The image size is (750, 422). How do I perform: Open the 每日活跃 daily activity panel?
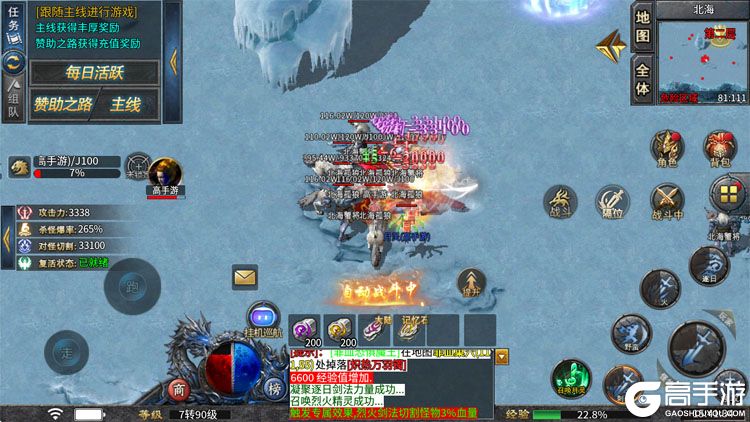pos(94,72)
